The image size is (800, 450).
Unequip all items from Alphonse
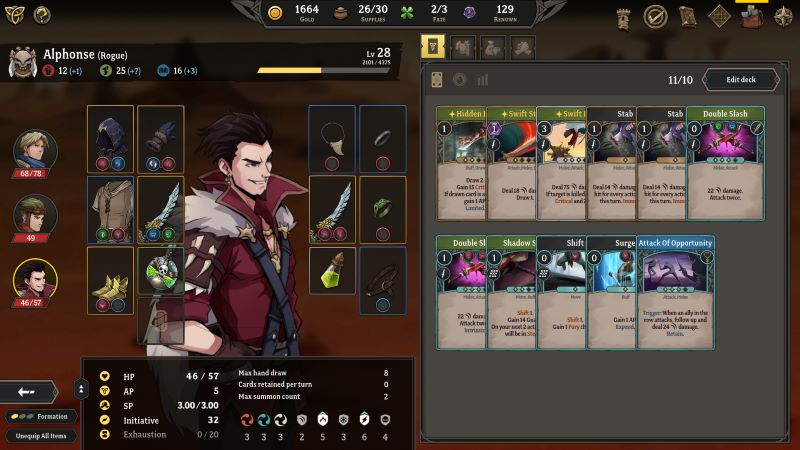pos(41,435)
